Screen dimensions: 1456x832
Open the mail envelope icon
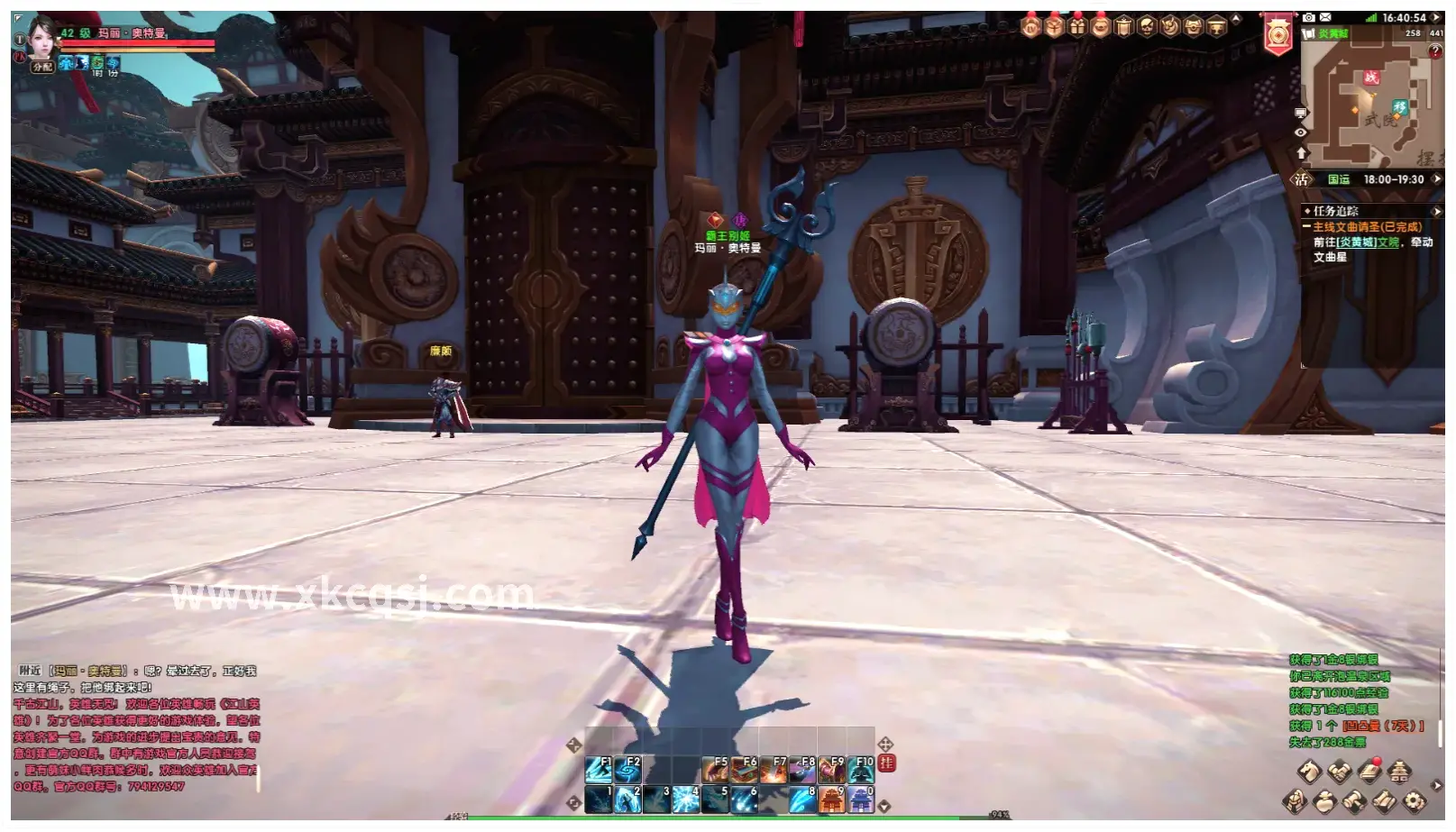[1325, 17]
